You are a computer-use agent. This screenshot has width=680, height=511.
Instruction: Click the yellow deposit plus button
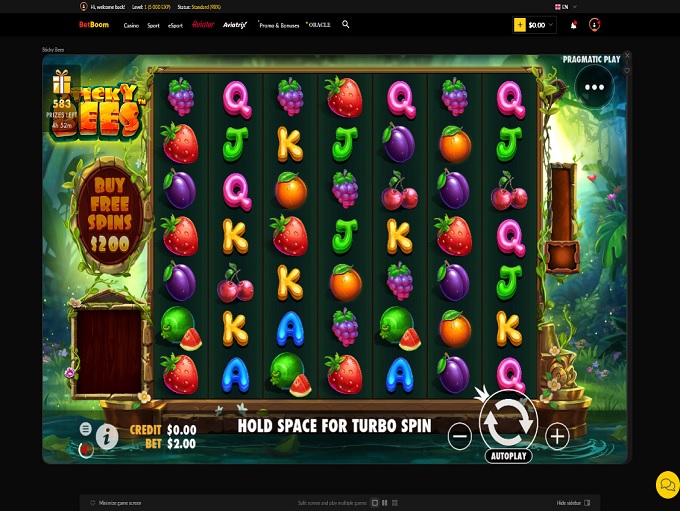(x=520, y=24)
